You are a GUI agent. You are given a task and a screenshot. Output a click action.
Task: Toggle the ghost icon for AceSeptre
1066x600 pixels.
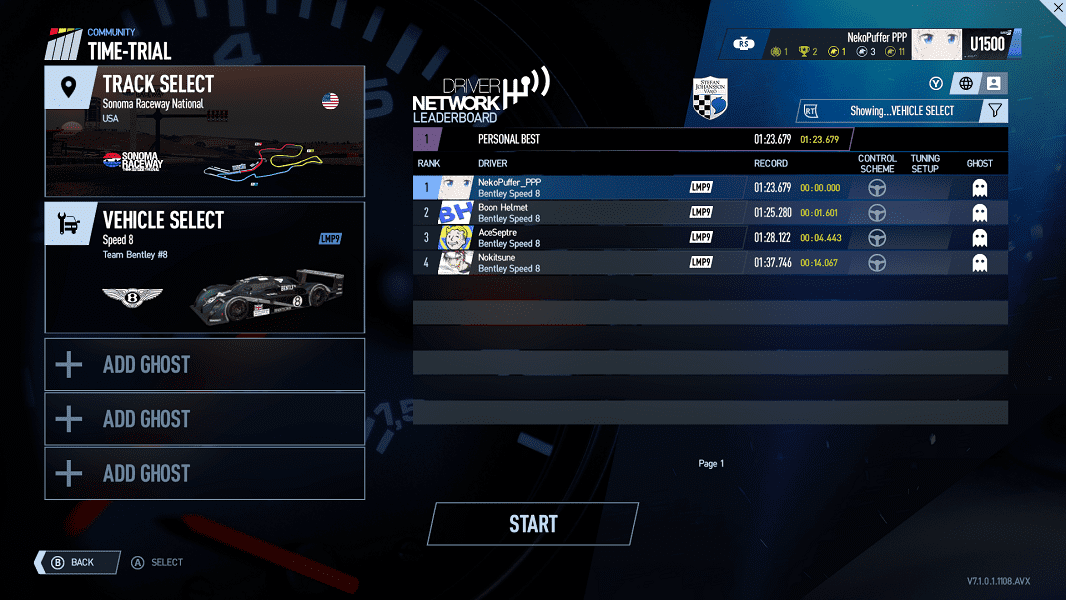pyautogui.click(x=980, y=237)
